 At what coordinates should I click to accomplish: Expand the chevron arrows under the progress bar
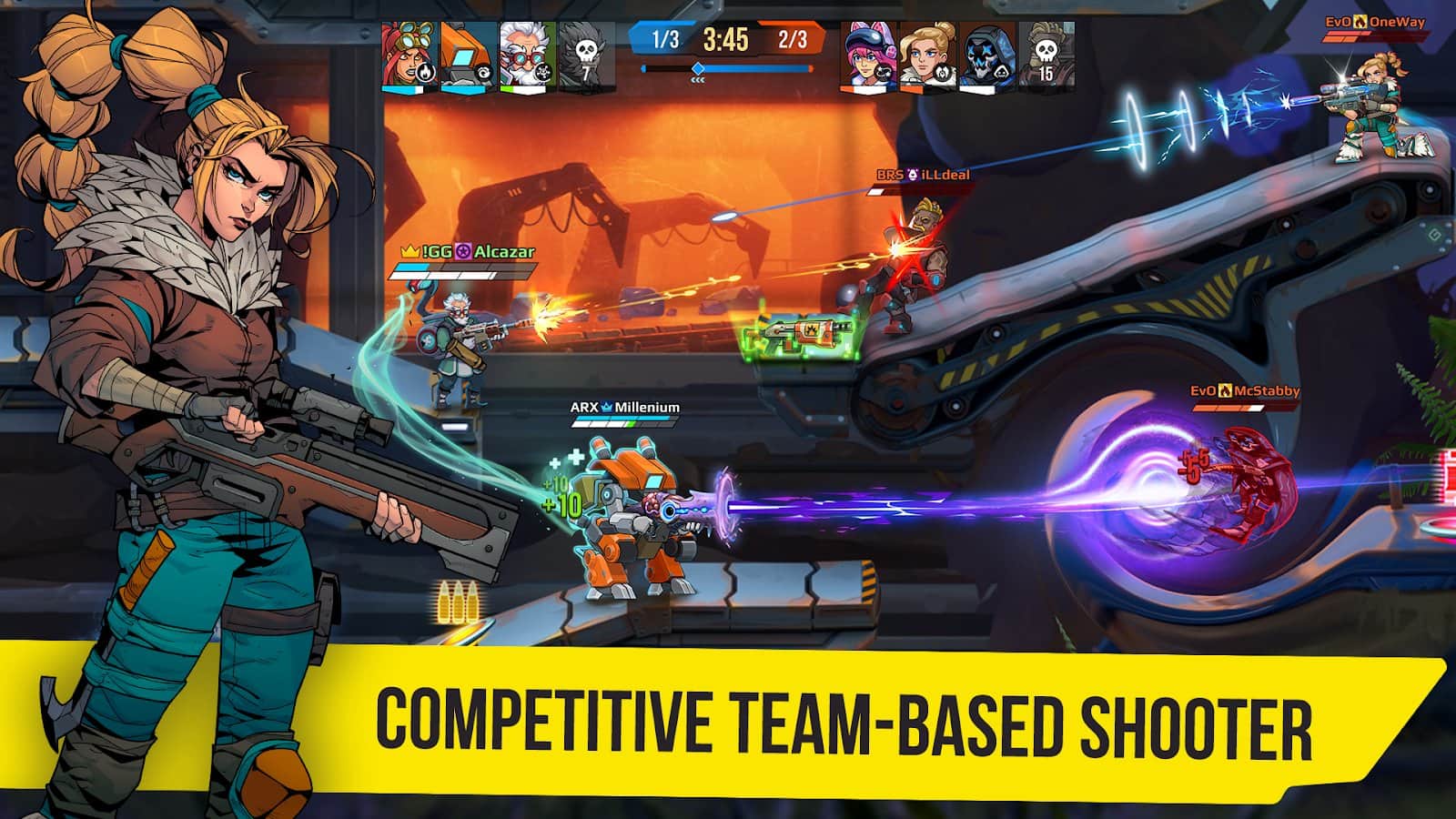[x=698, y=78]
